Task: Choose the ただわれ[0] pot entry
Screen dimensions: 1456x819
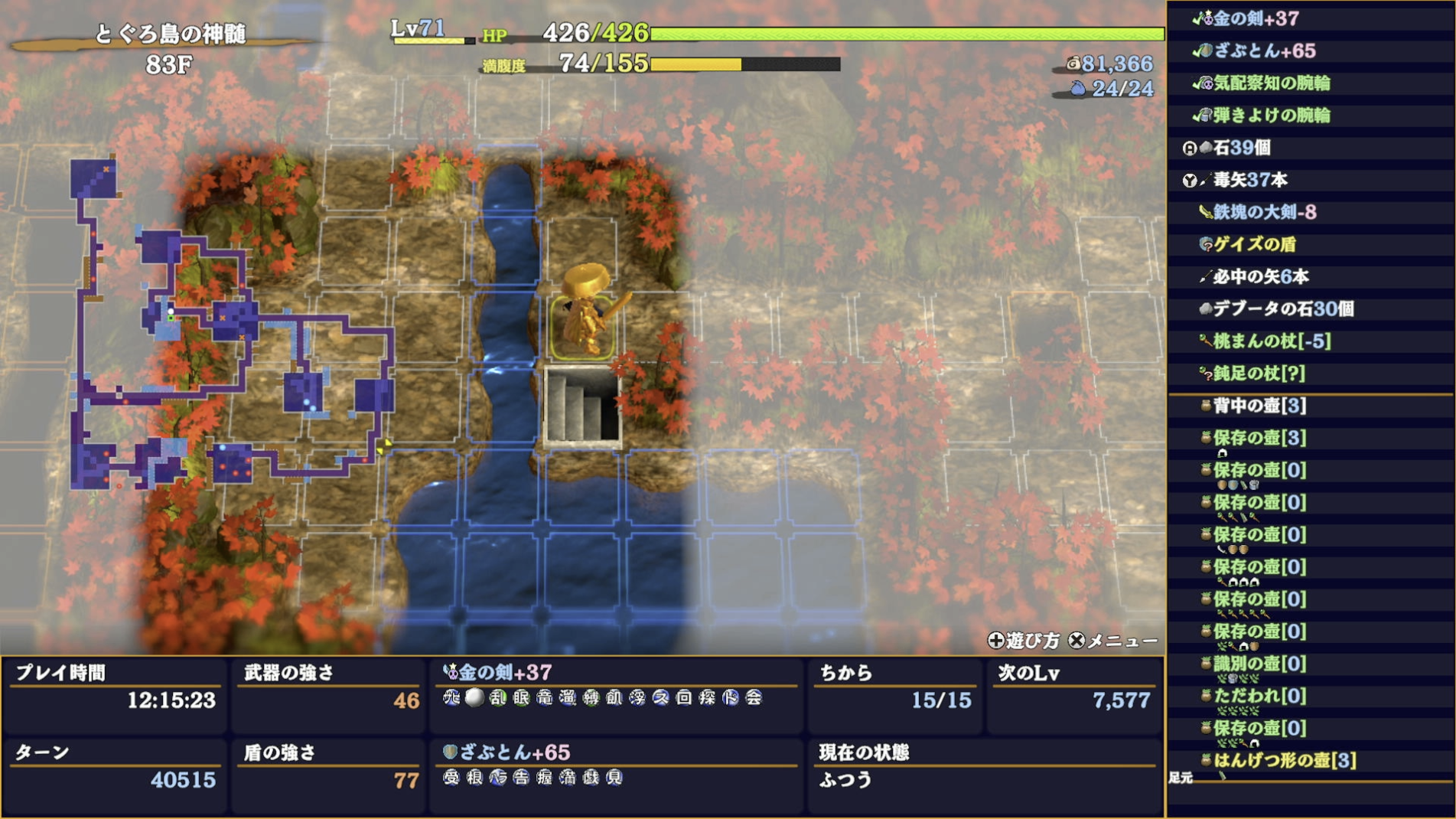Action: 1259,696
